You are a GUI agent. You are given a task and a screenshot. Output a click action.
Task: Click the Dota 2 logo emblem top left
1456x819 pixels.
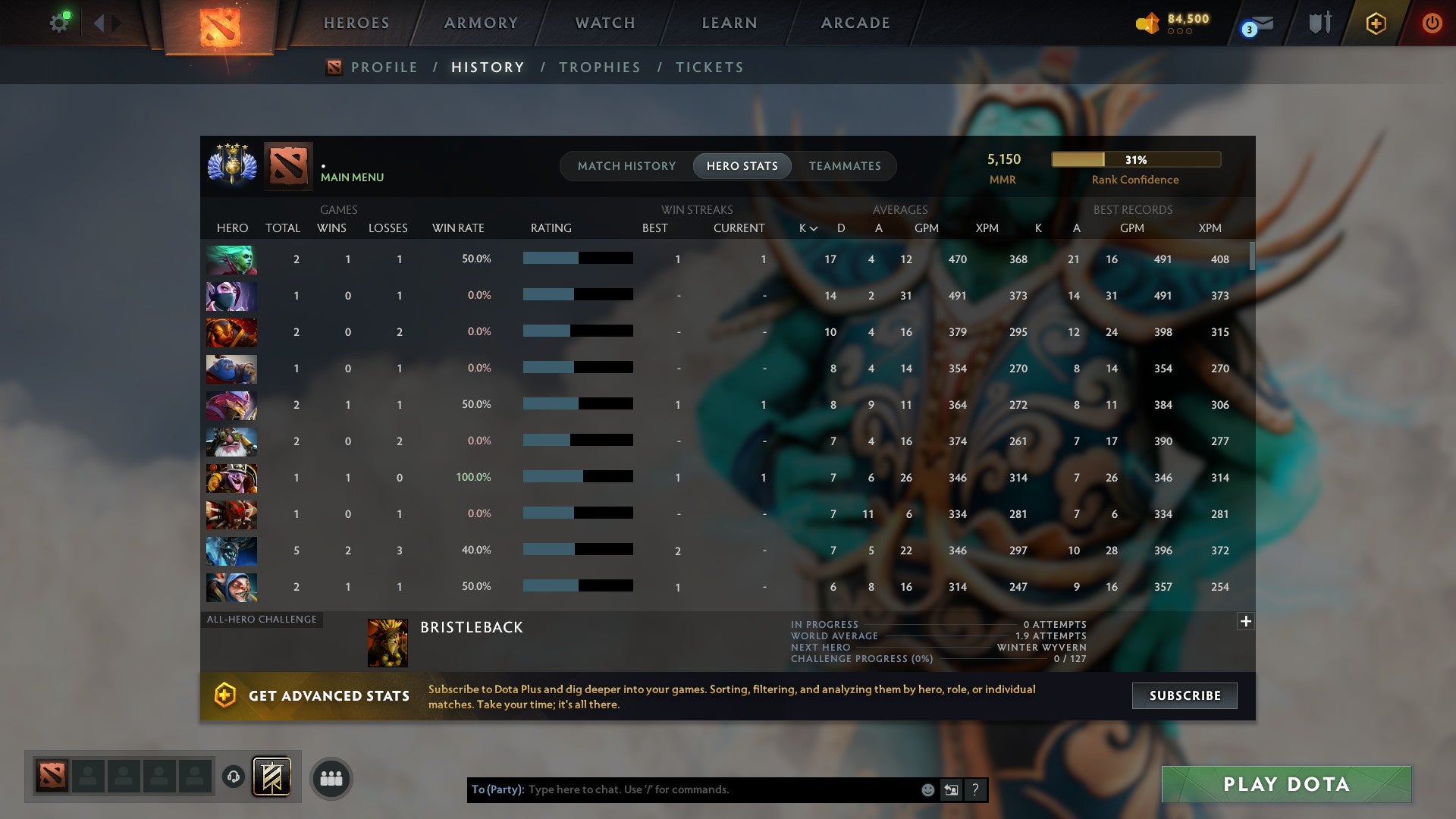[218, 29]
